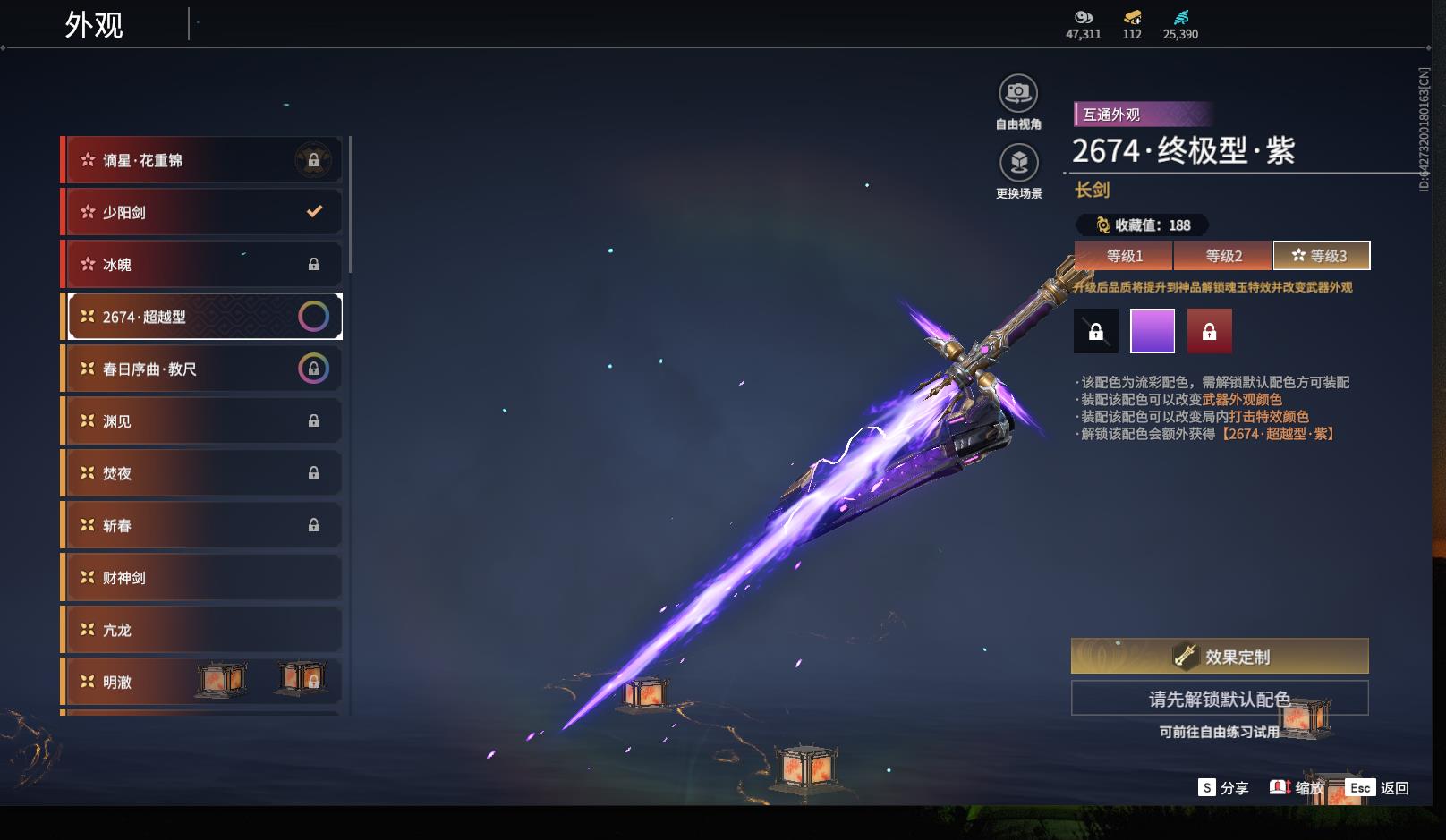Select the 财神剑 skin

(201, 577)
